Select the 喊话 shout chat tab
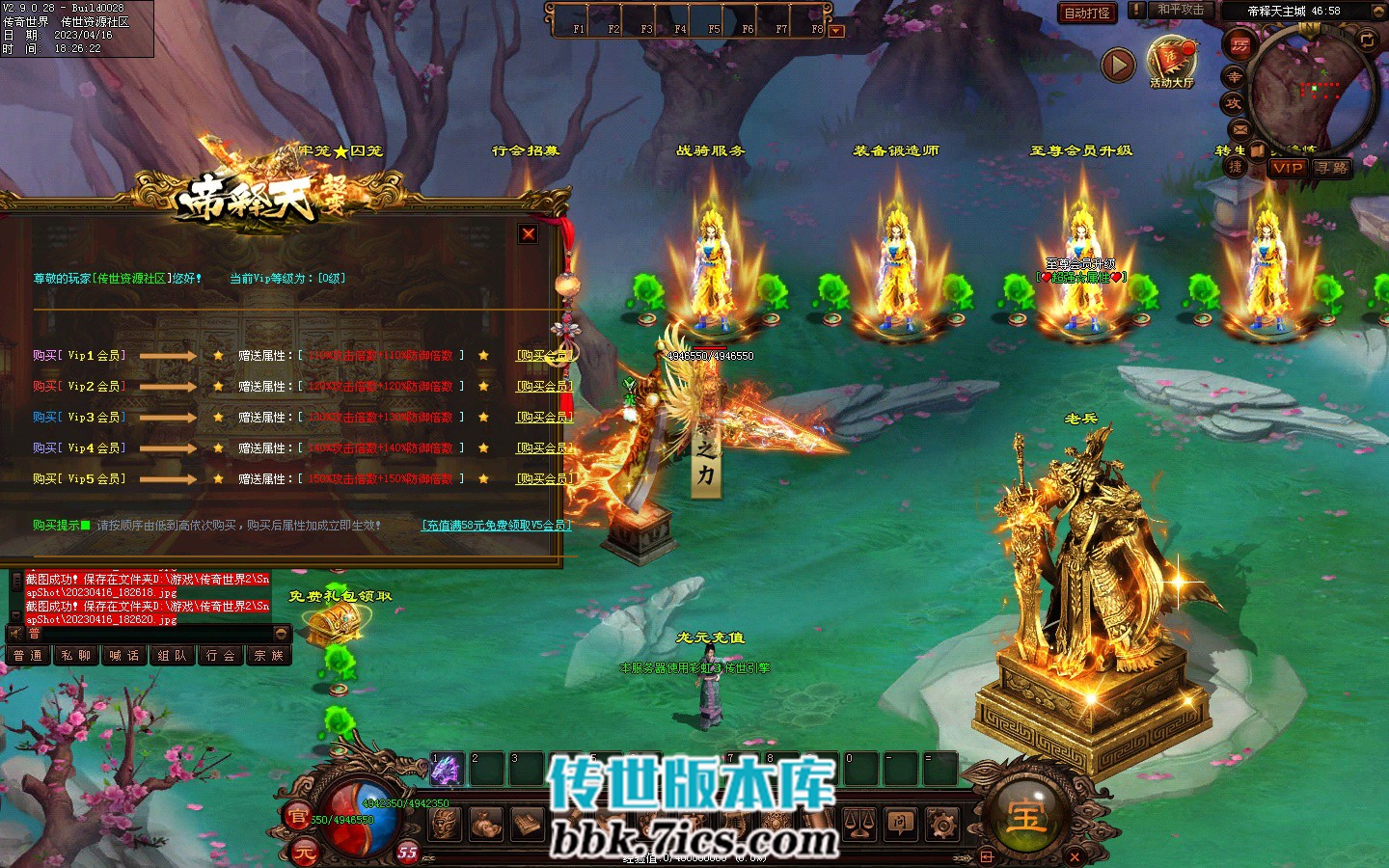 [x=124, y=656]
